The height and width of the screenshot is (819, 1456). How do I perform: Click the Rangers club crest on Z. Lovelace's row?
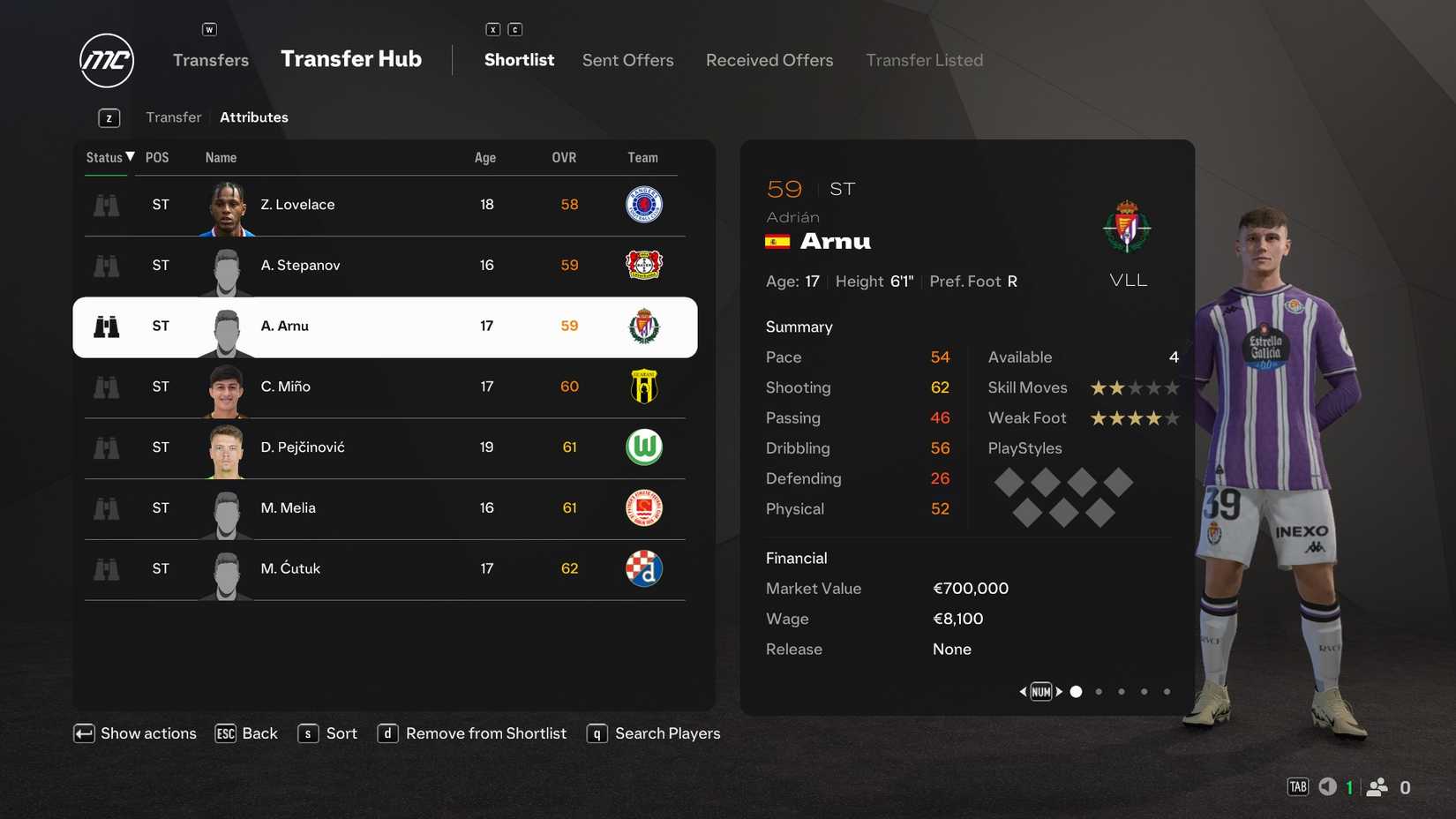(x=644, y=204)
